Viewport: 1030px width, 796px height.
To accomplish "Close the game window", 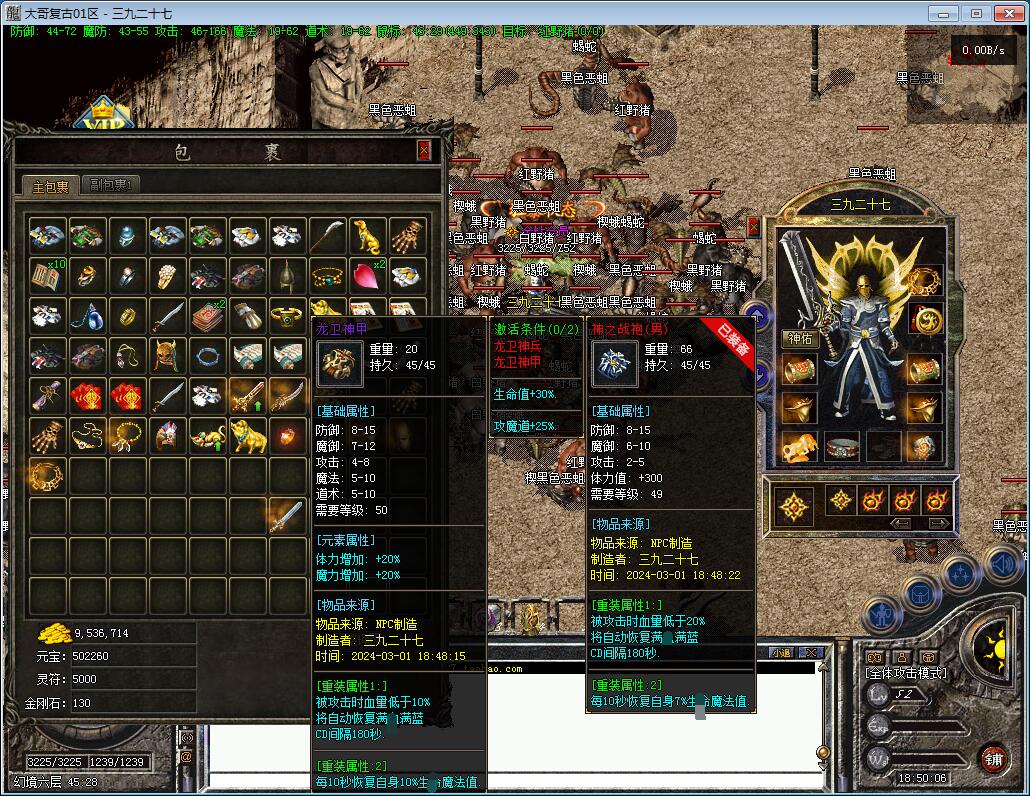I will (x=1006, y=13).
